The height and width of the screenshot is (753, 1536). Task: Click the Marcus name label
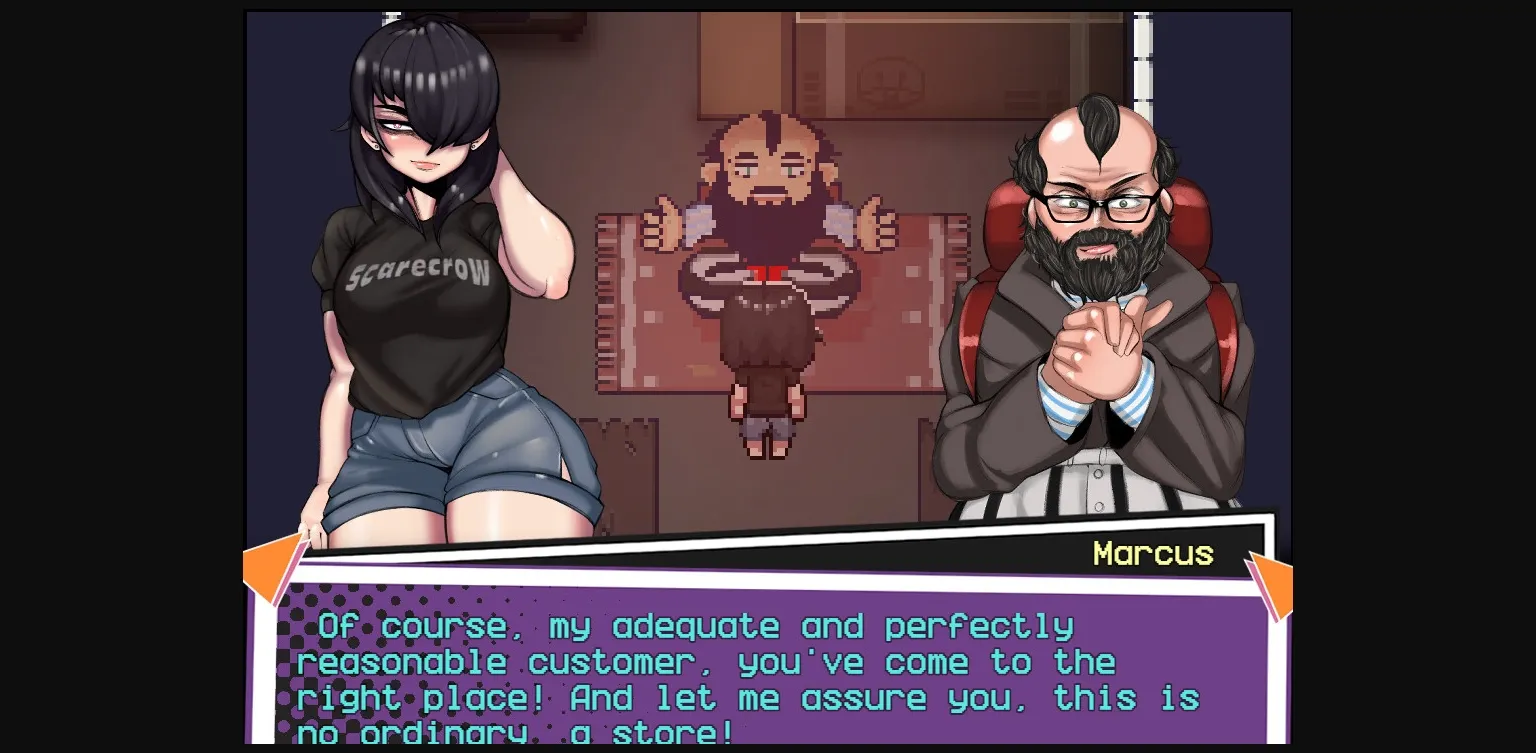[1153, 553]
